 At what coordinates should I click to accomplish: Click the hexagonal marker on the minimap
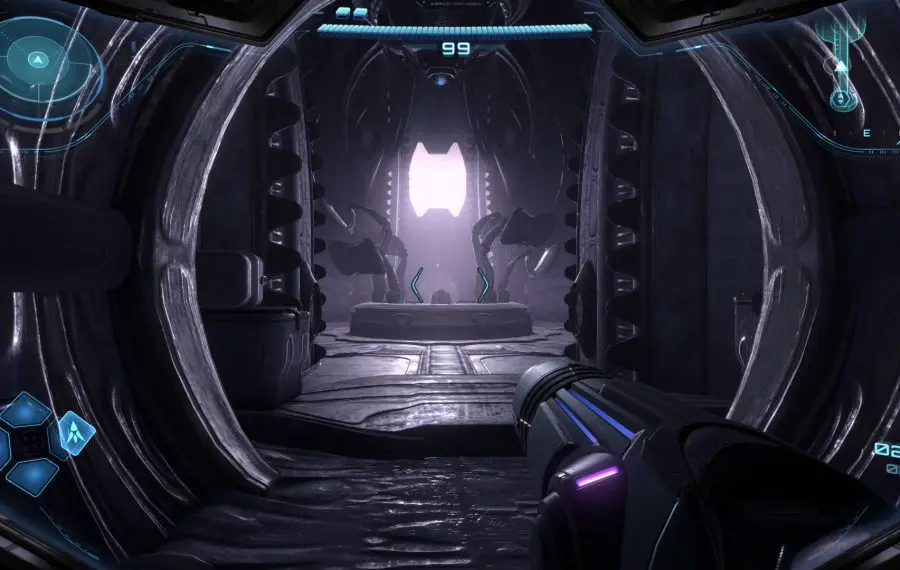pos(841,98)
